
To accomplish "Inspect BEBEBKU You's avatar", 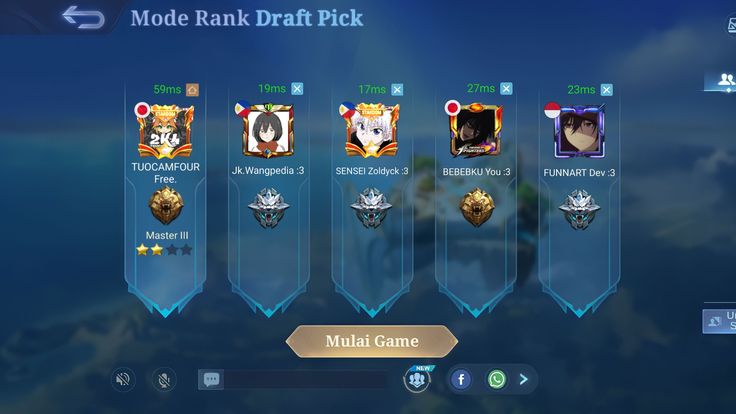I will (475, 132).
